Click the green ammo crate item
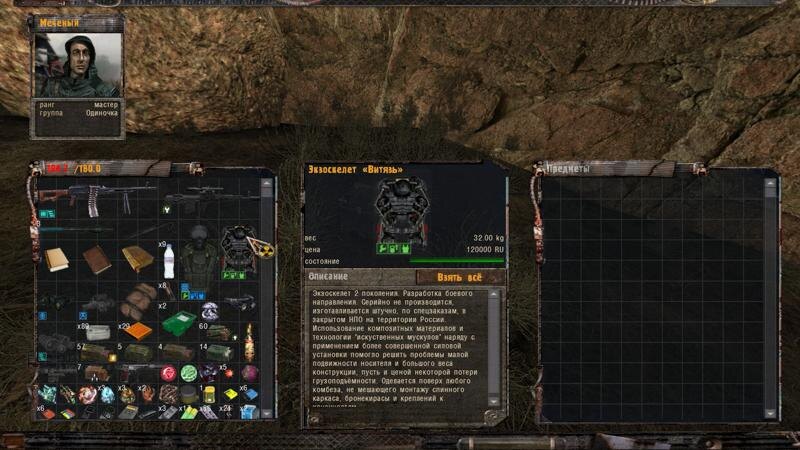Viewport: 800px width, 450px height. tap(179, 324)
